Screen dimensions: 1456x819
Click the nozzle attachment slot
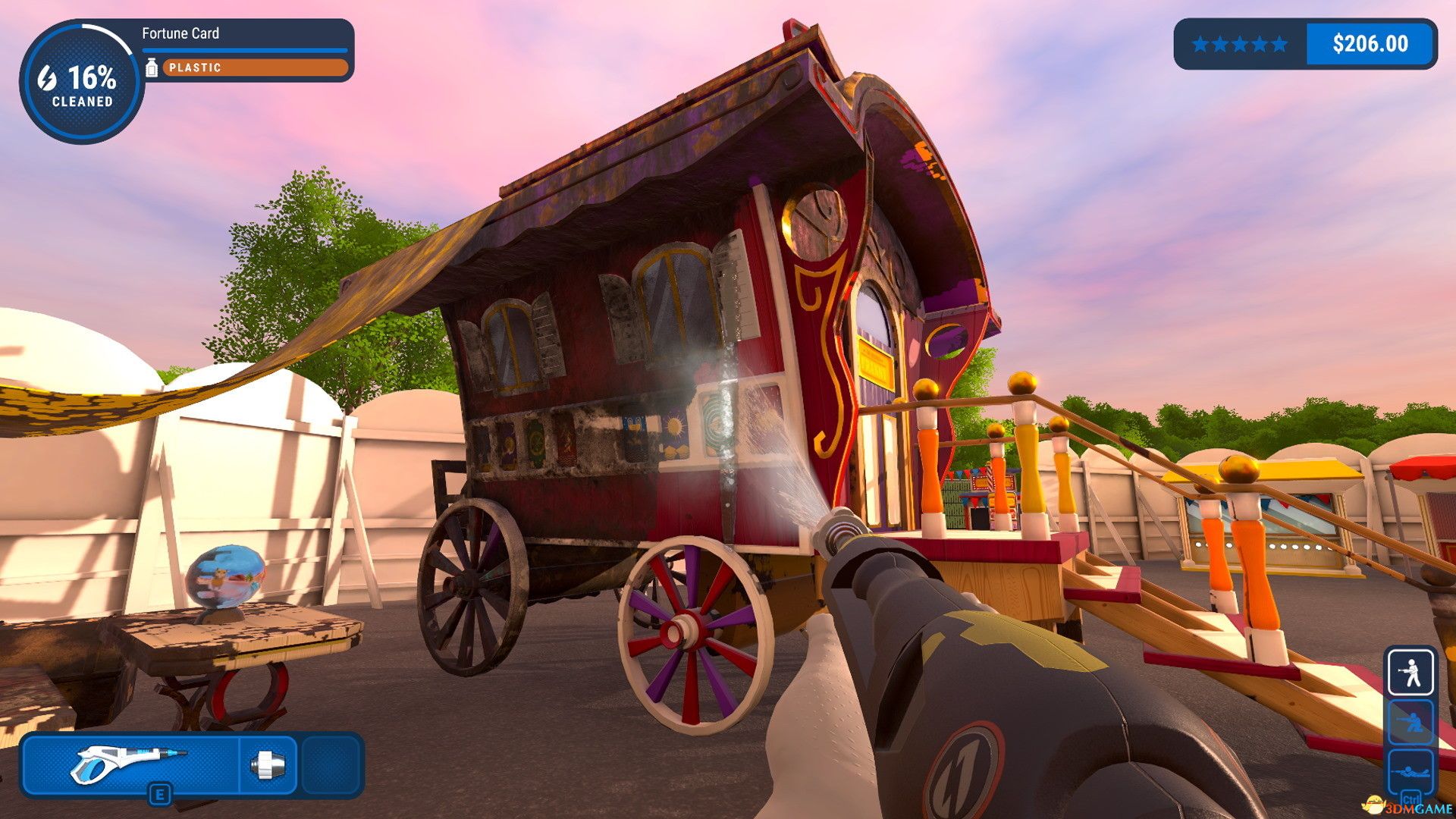[x=269, y=765]
